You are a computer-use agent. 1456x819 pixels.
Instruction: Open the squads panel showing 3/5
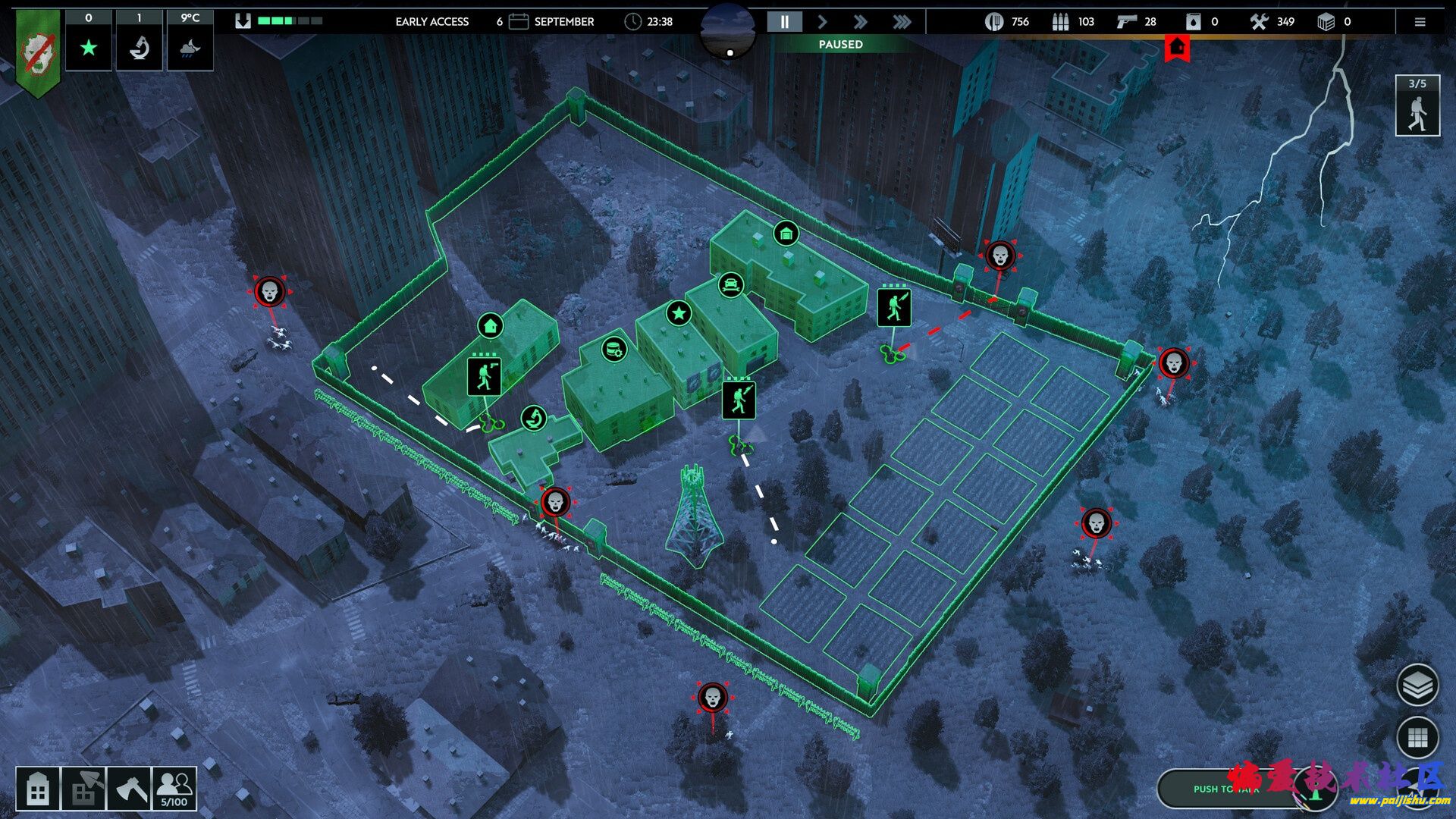[1417, 106]
